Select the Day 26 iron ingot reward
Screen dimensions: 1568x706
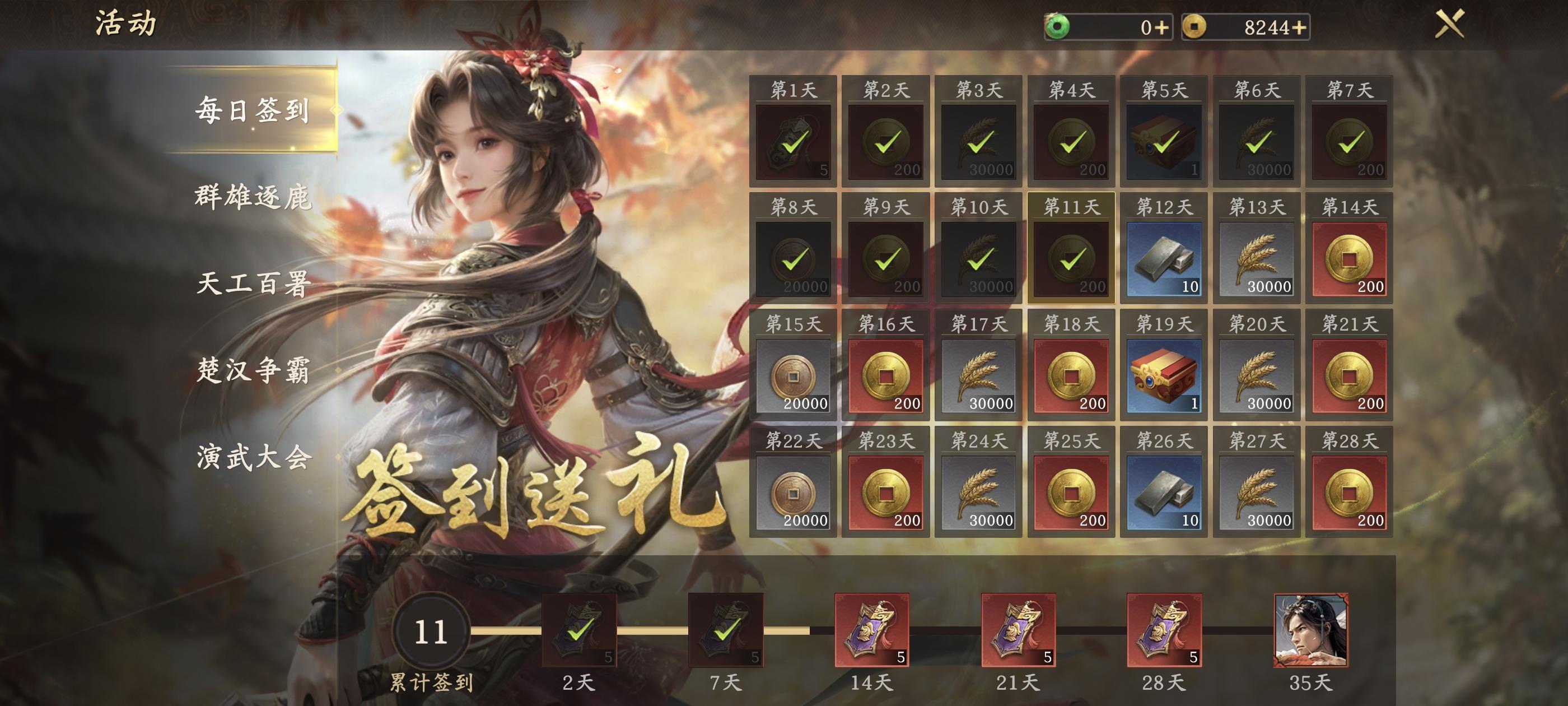(x=1163, y=498)
